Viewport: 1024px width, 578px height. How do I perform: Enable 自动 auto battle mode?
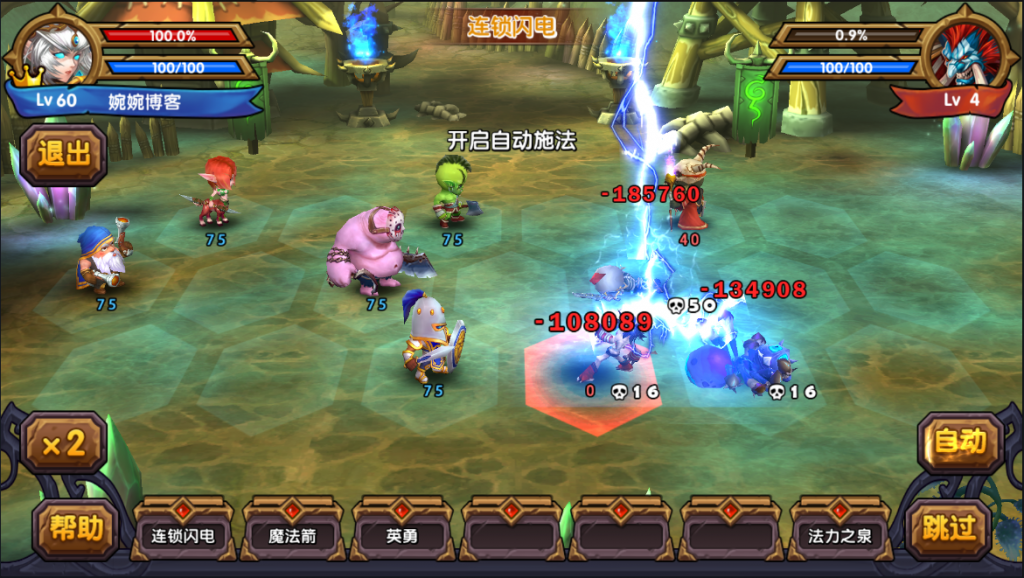coord(960,441)
